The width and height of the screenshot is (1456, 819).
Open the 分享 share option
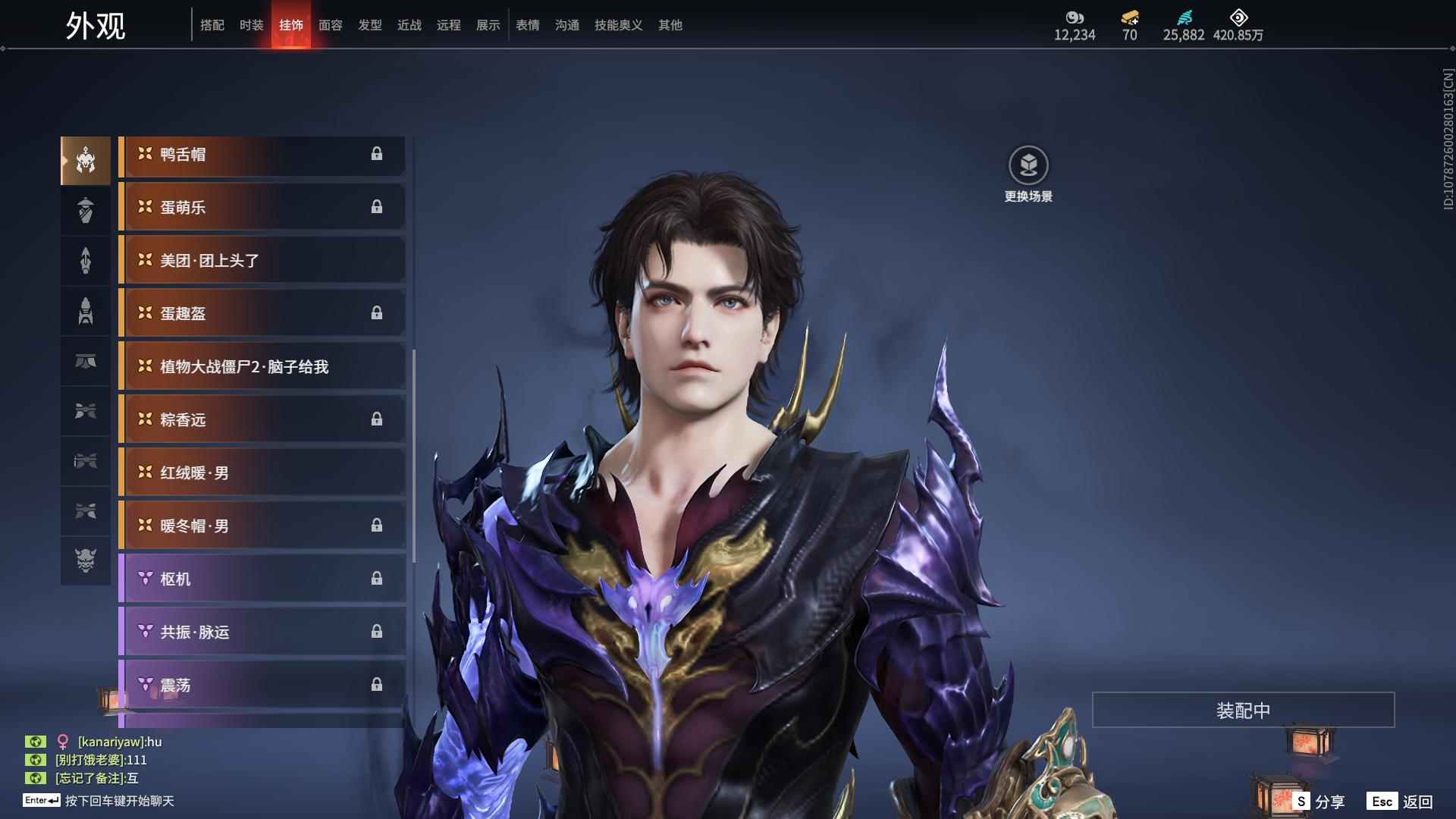[x=1319, y=802]
